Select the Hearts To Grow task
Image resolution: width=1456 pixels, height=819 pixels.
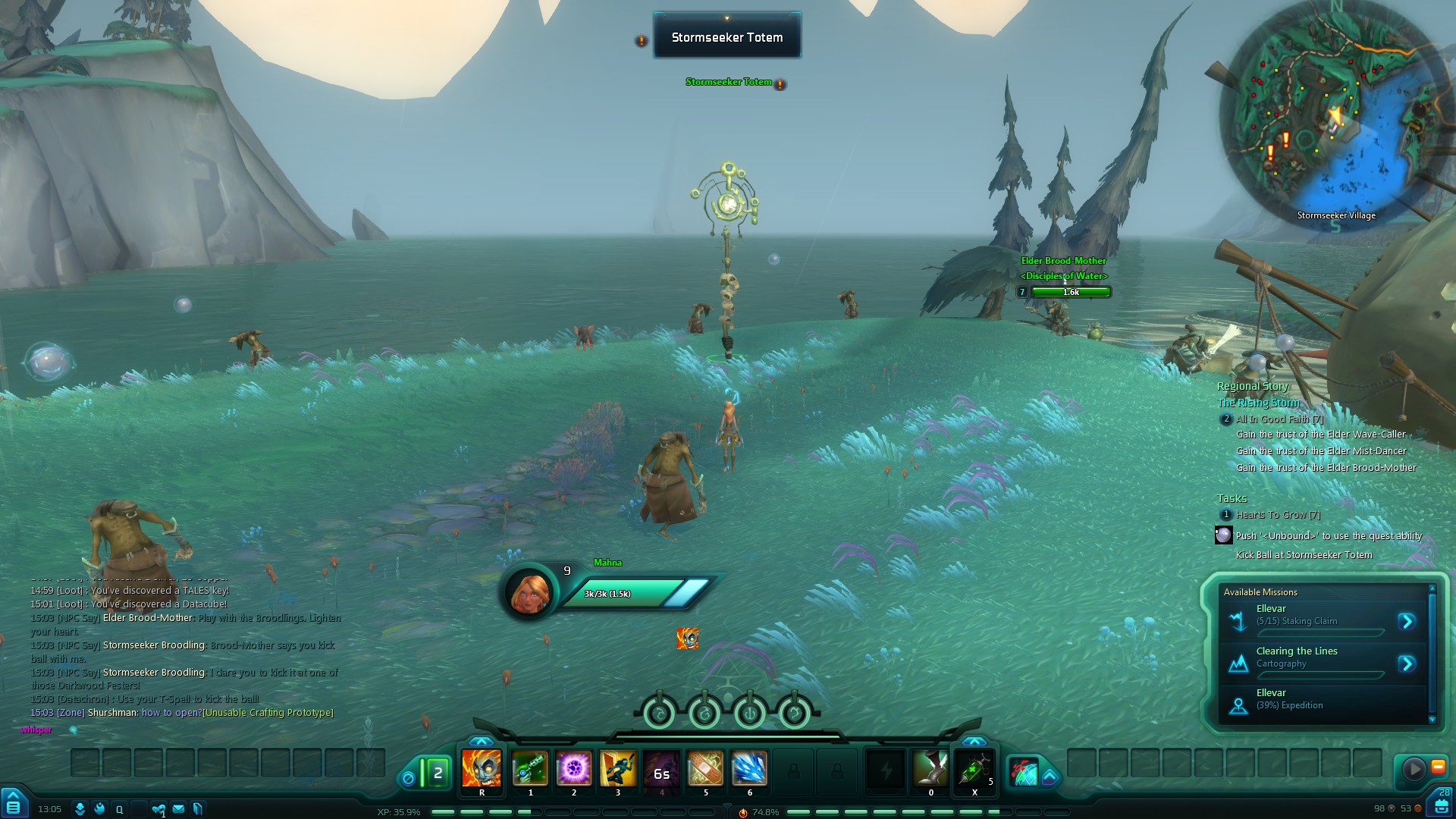tap(1278, 515)
